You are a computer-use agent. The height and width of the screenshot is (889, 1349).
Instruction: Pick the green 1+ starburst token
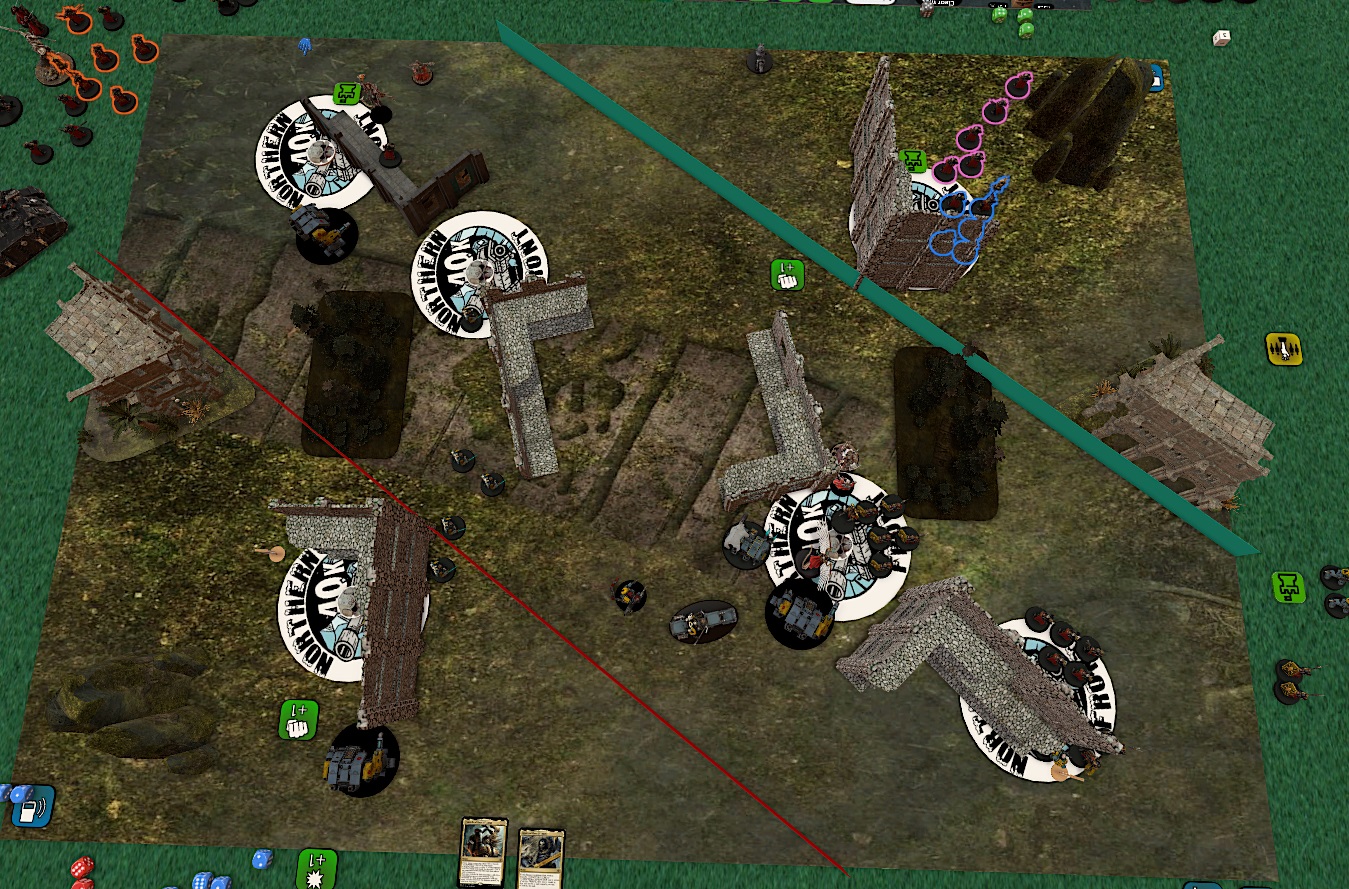318,868
